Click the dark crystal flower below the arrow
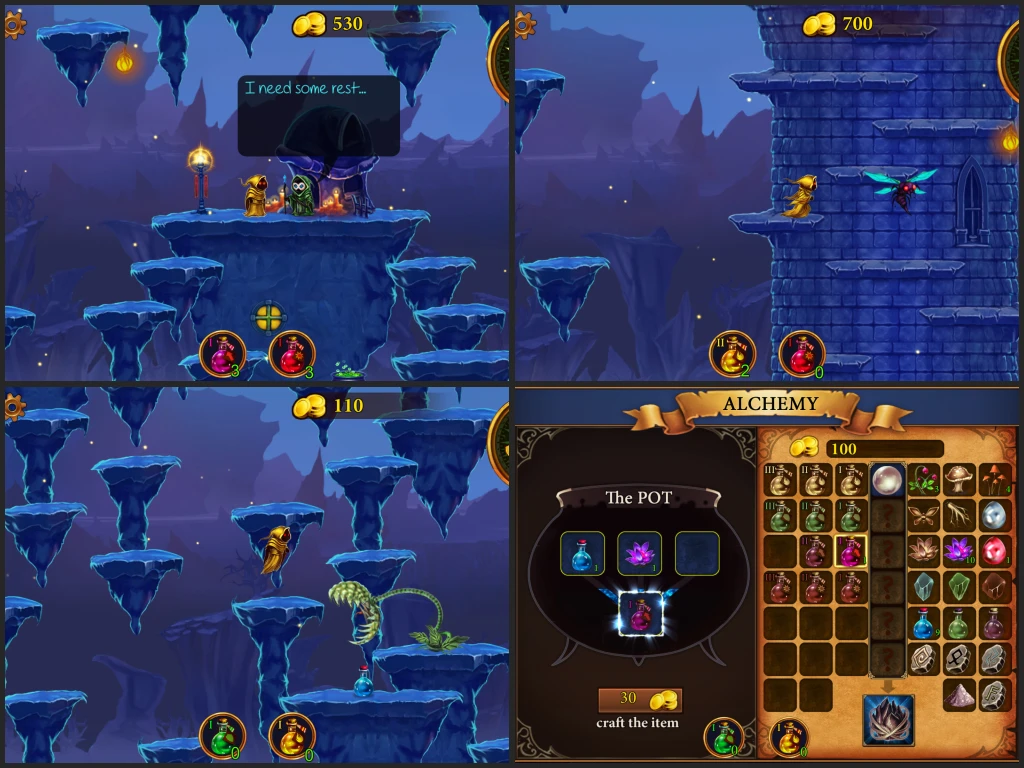Image resolution: width=1024 pixels, height=768 pixels. coord(888,720)
